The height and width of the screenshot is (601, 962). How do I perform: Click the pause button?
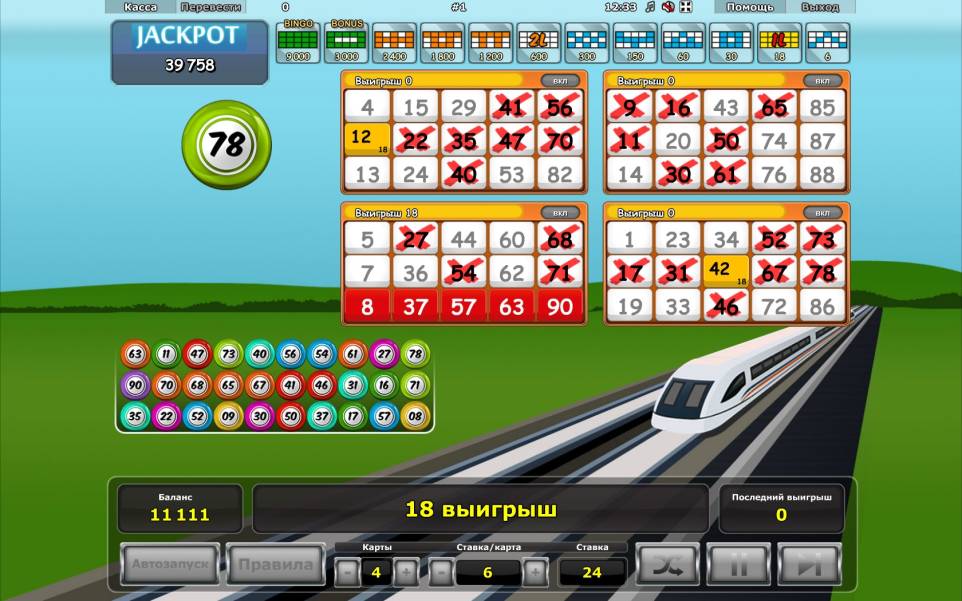click(738, 565)
